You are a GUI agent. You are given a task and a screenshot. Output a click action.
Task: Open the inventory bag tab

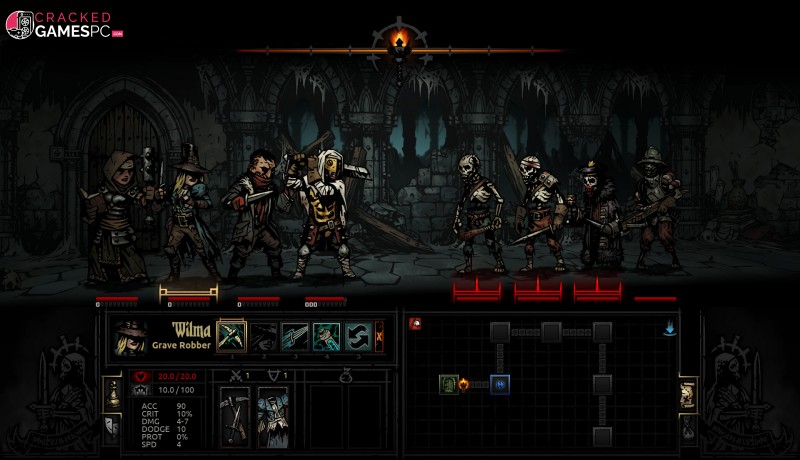click(x=688, y=428)
